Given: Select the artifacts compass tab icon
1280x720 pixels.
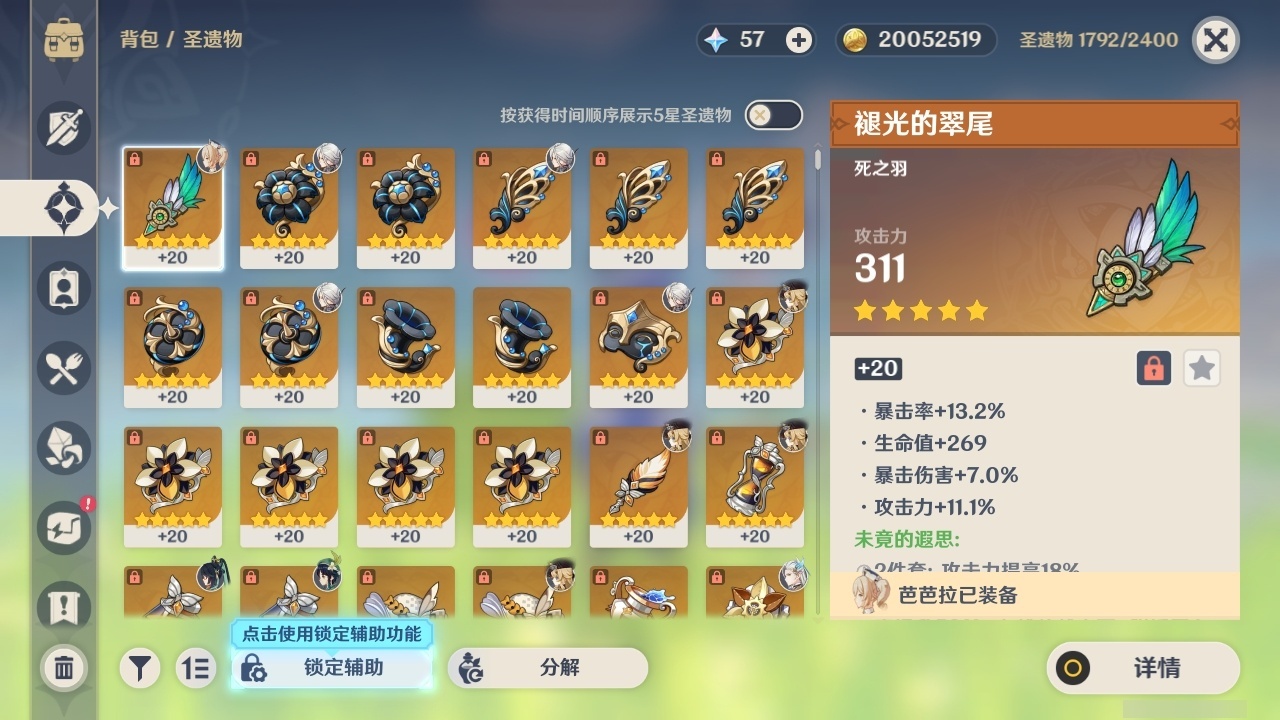Looking at the screenshot, I should pos(63,207).
